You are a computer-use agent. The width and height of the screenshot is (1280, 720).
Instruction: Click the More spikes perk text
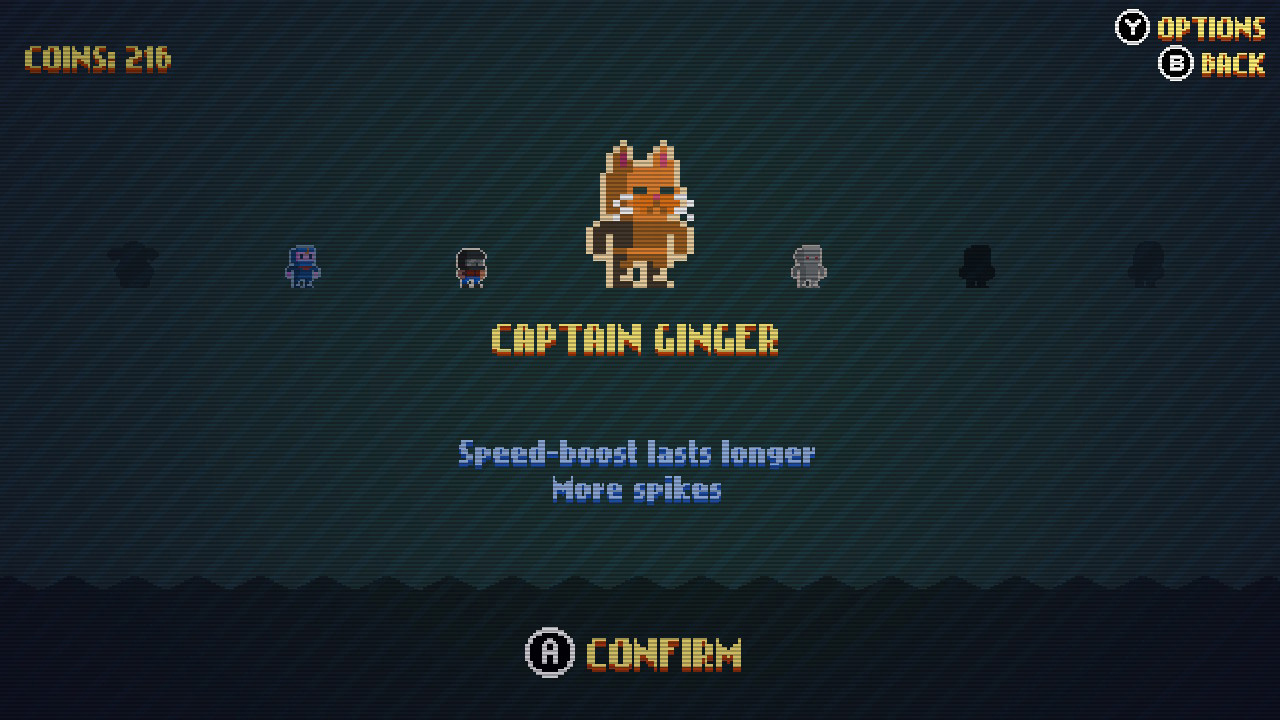(636, 489)
